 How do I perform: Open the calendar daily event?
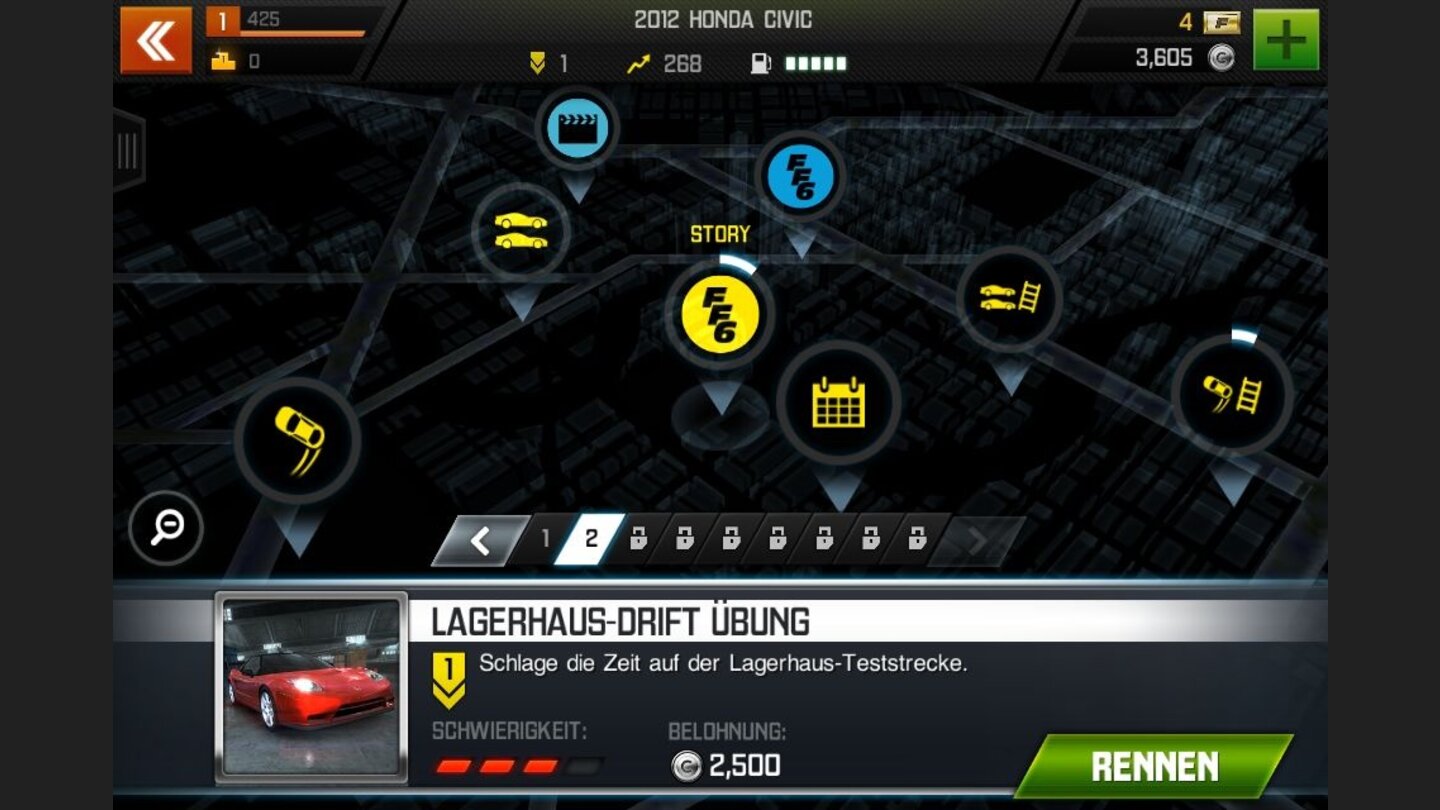(840, 402)
